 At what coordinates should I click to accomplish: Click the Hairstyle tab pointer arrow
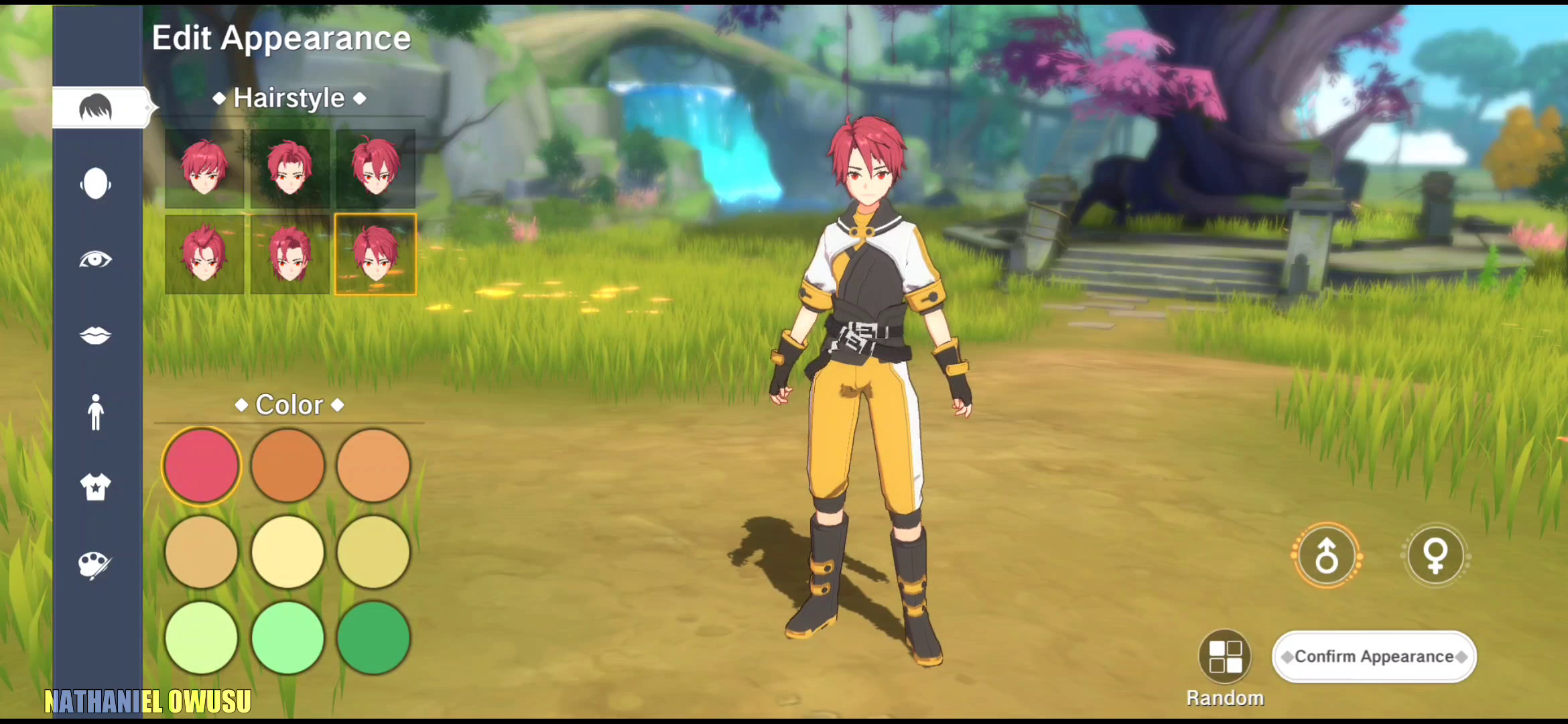click(x=146, y=106)
